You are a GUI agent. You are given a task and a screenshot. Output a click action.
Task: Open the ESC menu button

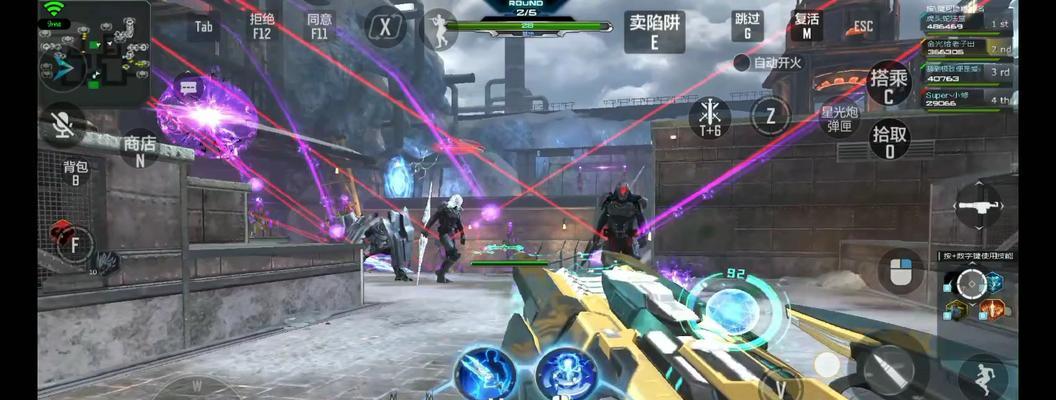(x=862, y=27)
